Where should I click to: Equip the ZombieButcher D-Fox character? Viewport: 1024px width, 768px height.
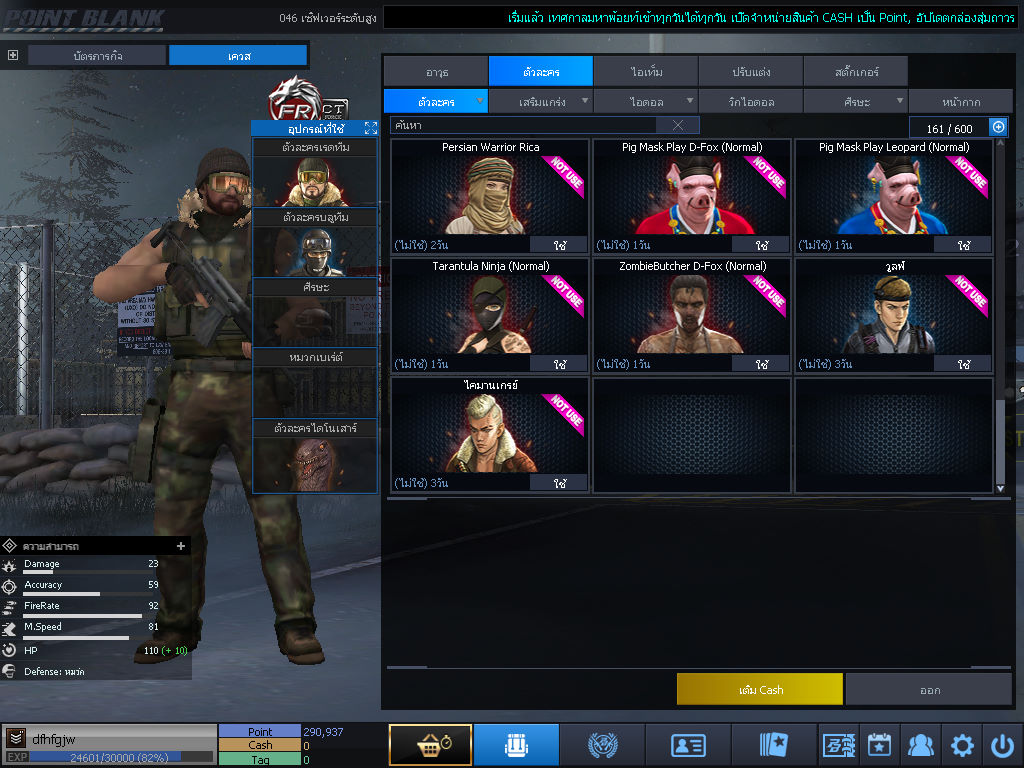tap(761, 364)
